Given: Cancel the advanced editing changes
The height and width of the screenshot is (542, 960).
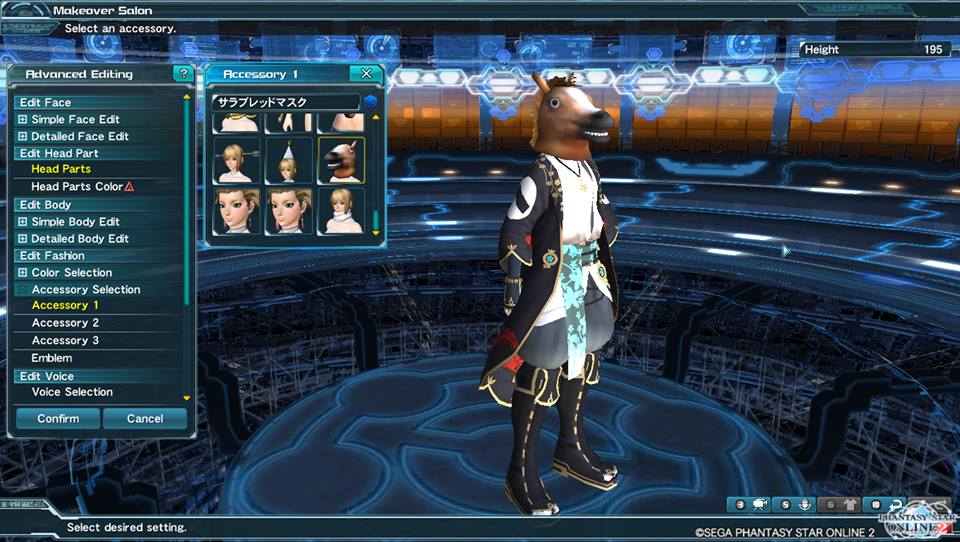Looking at the screenshot, I should 145,419.
